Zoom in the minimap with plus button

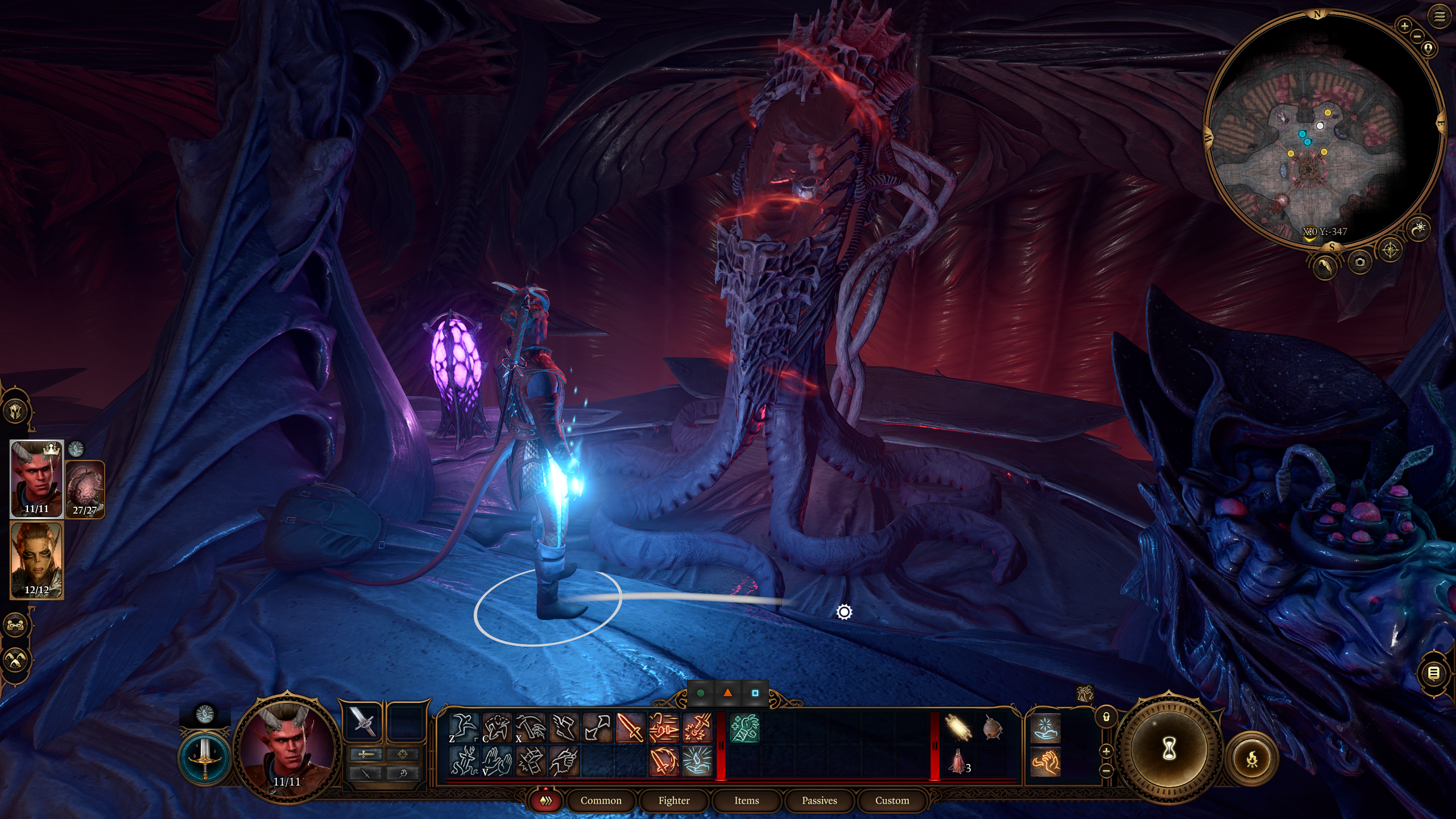click(x=1404, y=26)
